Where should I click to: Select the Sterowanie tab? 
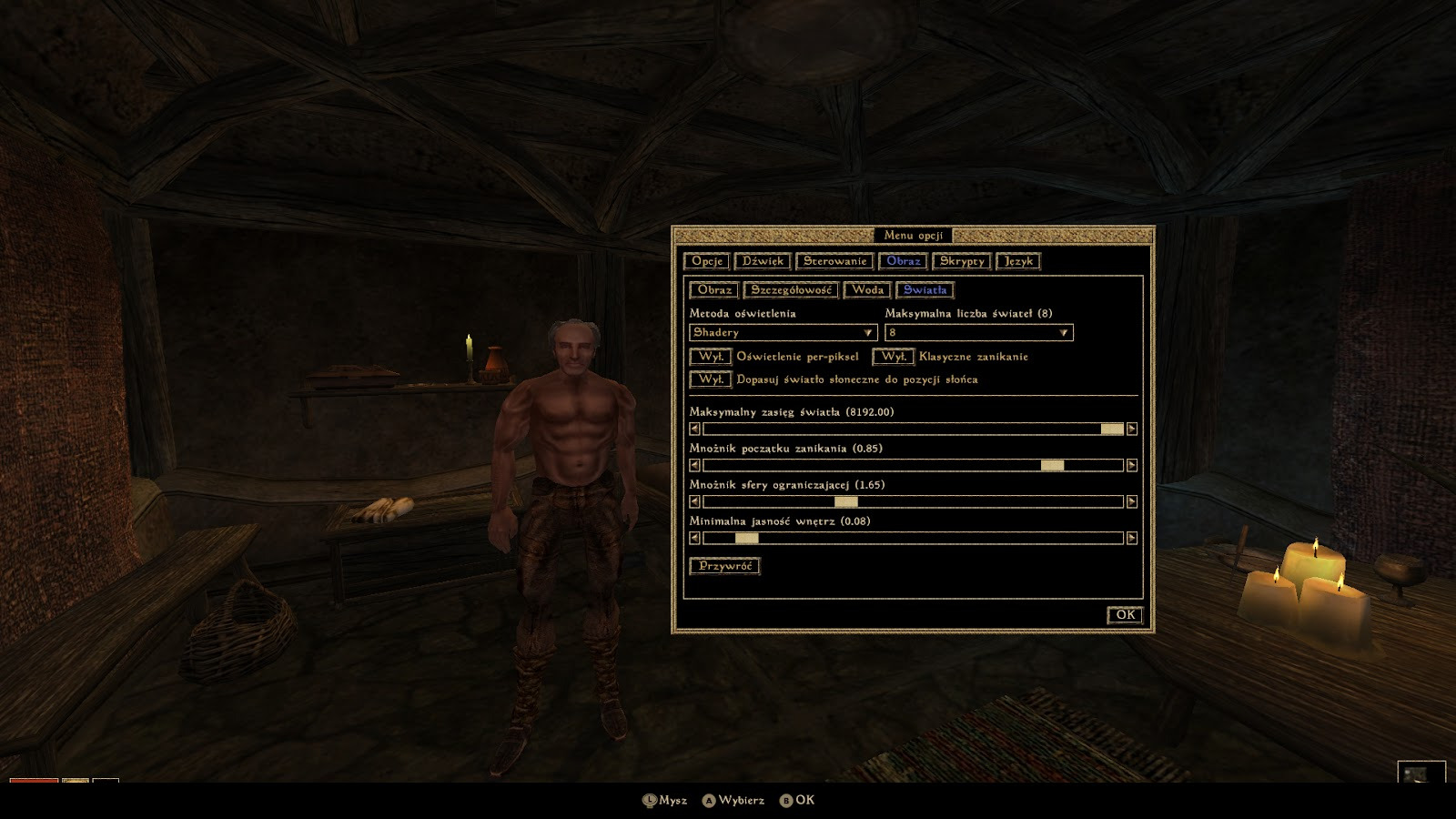(834, 261)
